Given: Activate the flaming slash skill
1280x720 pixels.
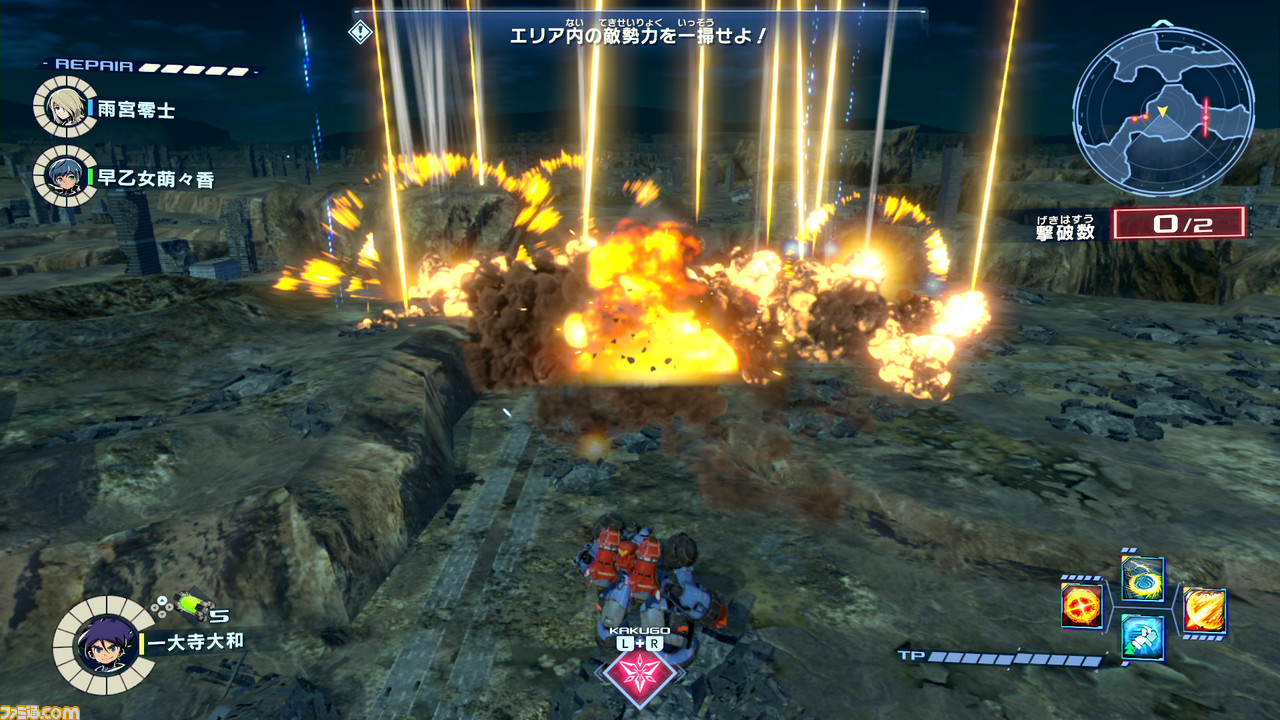Looking at the screenshot, I should (x=1204, y=609).
